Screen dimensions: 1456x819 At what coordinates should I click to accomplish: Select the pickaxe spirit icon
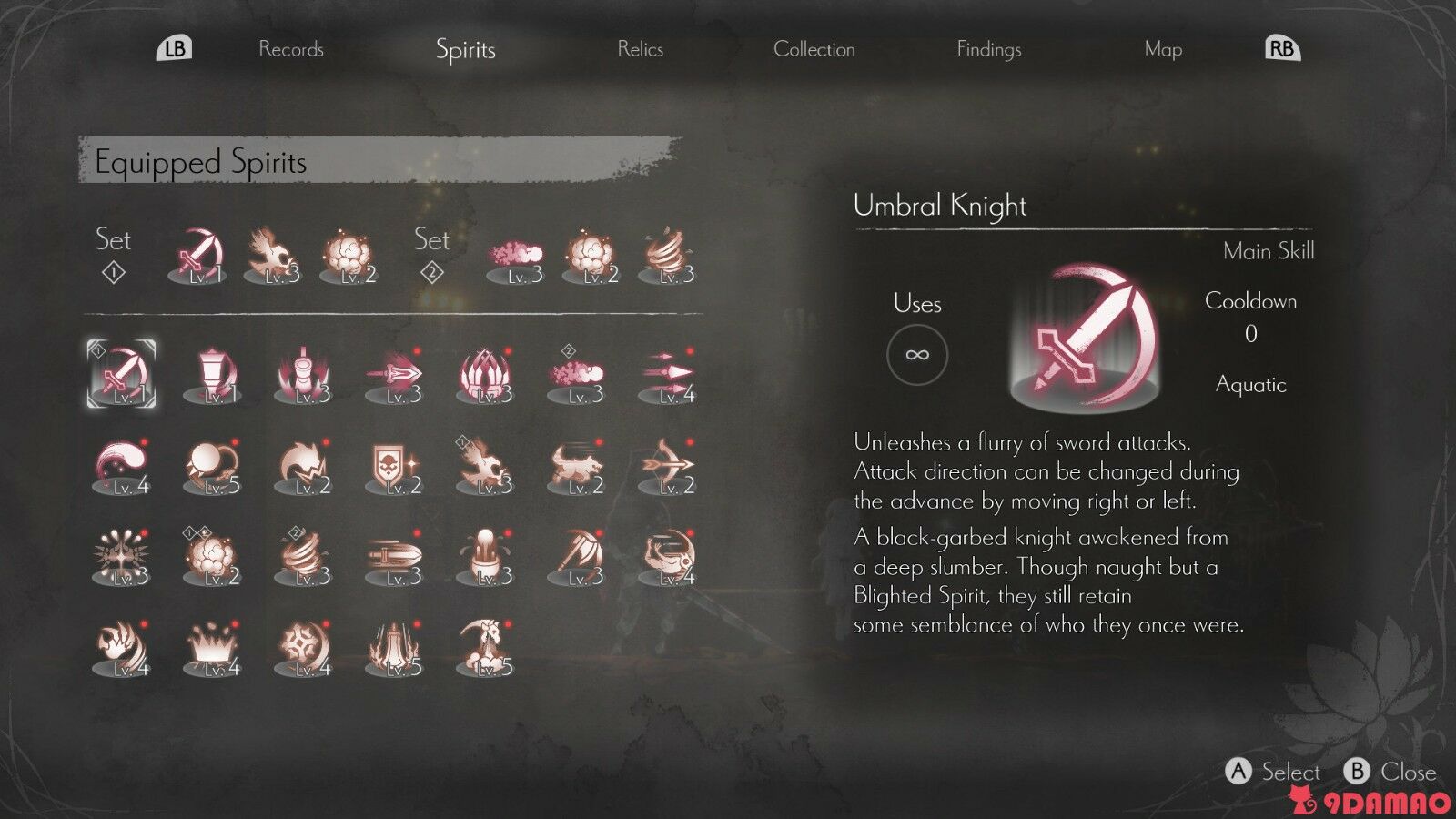click(x=576, y=557)
